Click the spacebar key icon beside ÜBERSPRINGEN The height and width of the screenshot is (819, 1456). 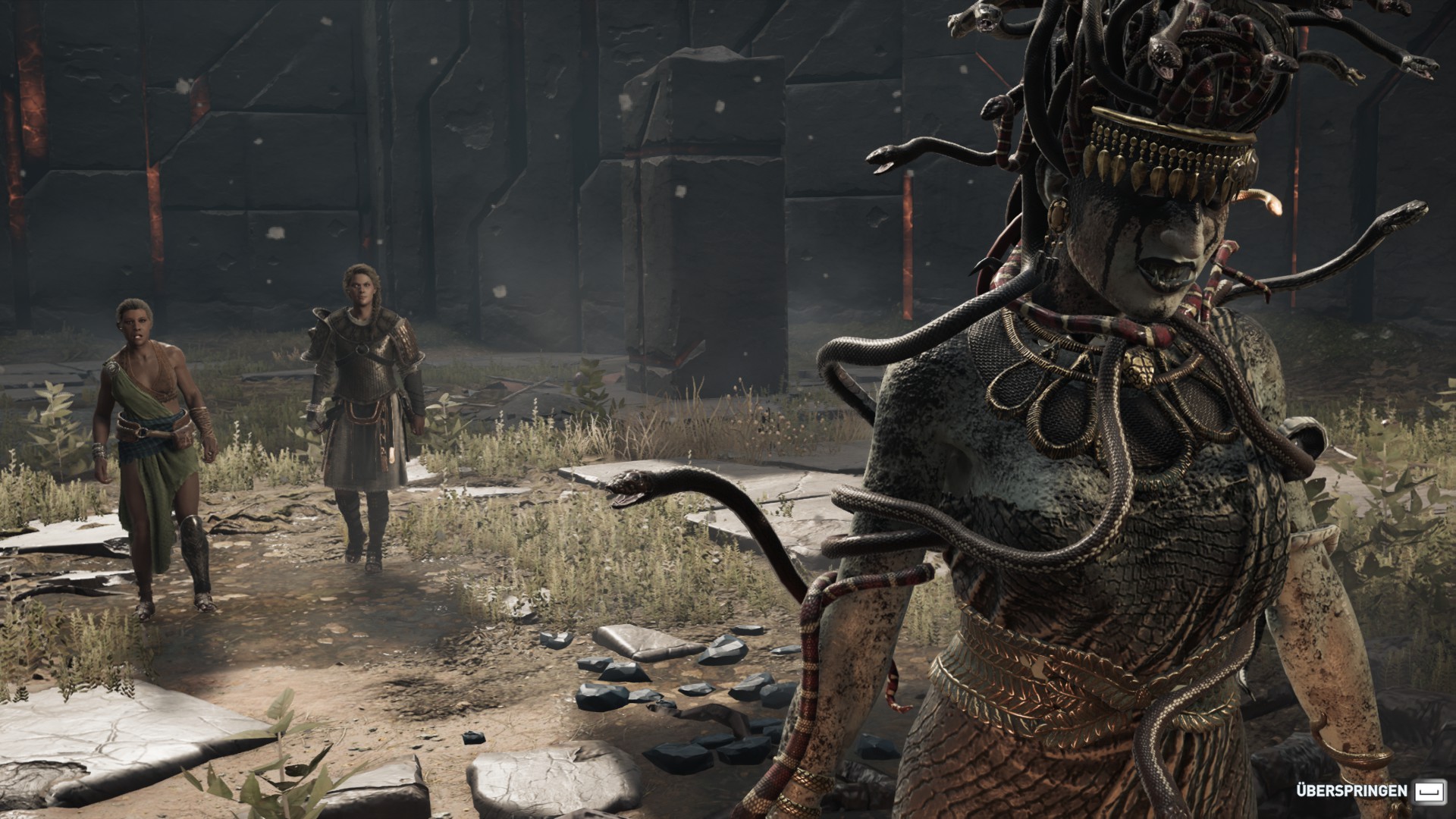pyautogui.click(x=1430, y=790)
